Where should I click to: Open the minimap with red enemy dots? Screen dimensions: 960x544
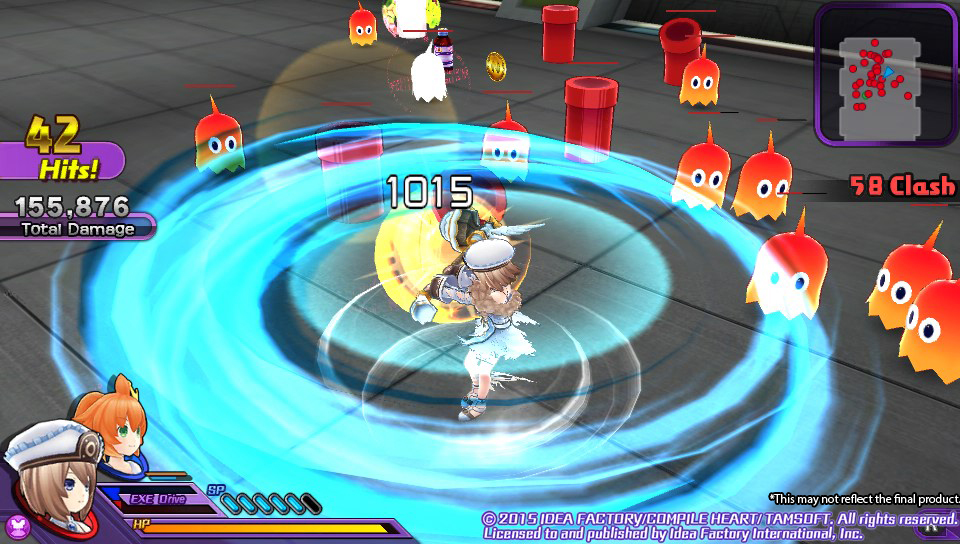coord(884,76)
